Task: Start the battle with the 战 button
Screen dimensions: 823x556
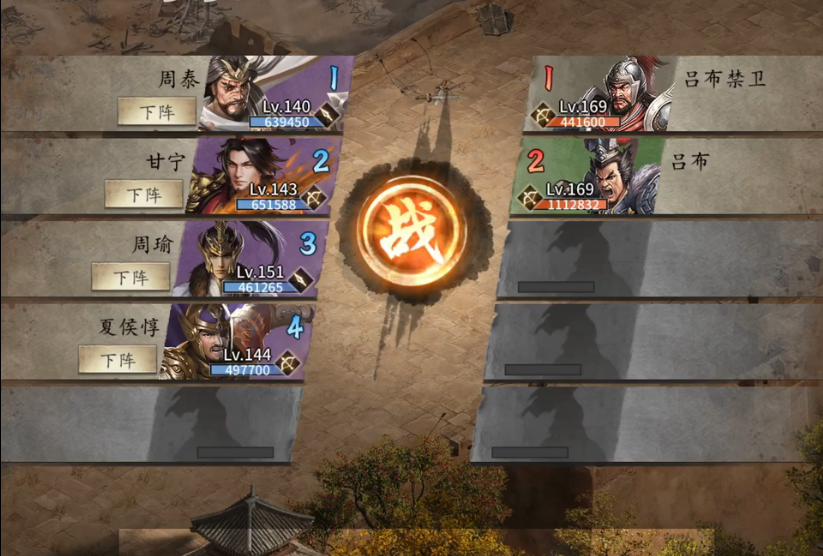Action: [413, 236]
